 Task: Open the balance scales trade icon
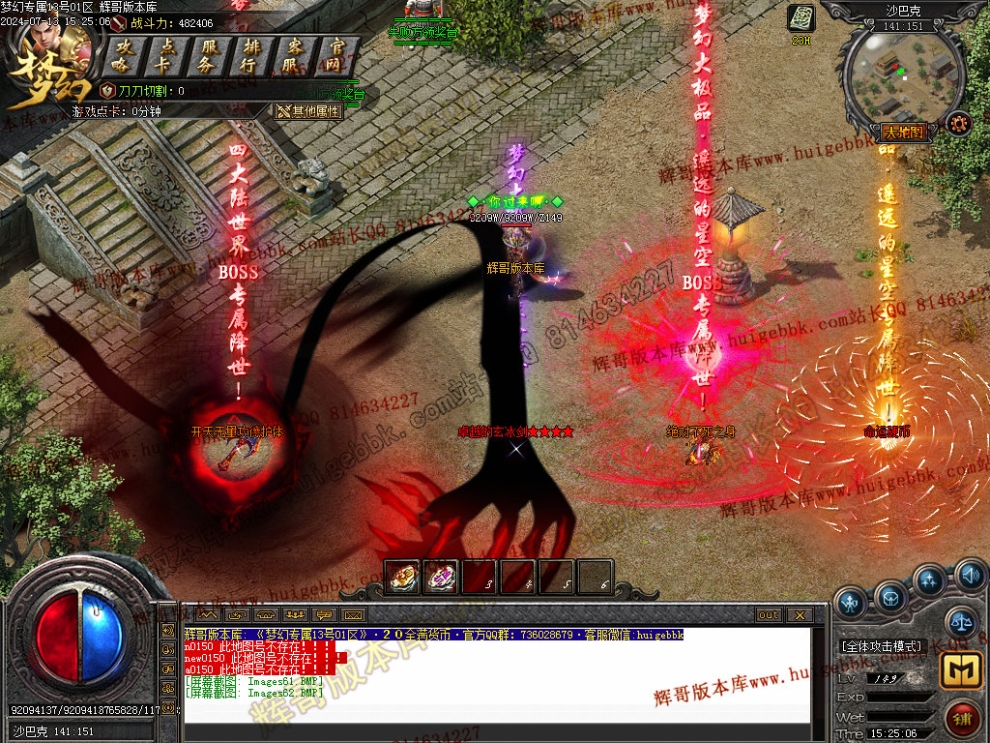960,621
